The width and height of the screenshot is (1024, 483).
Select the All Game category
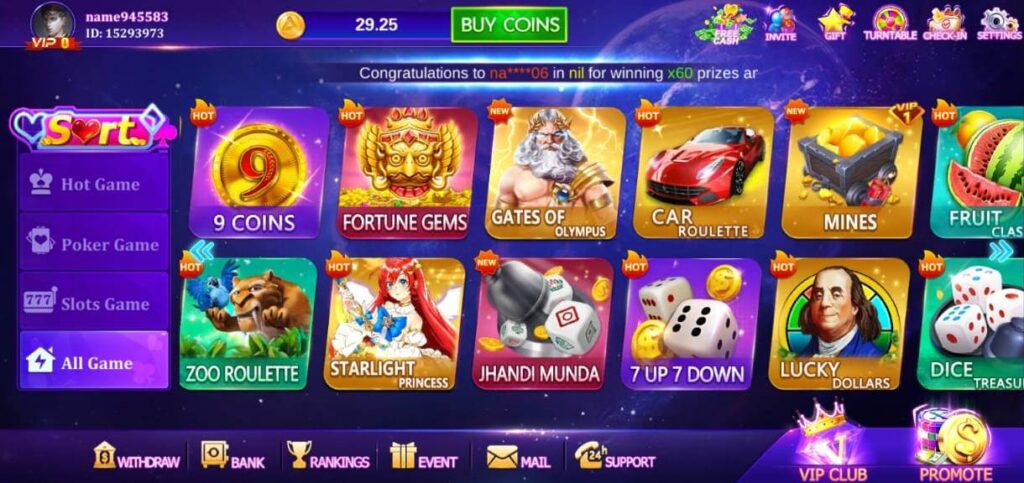click(x=95, y=362)
